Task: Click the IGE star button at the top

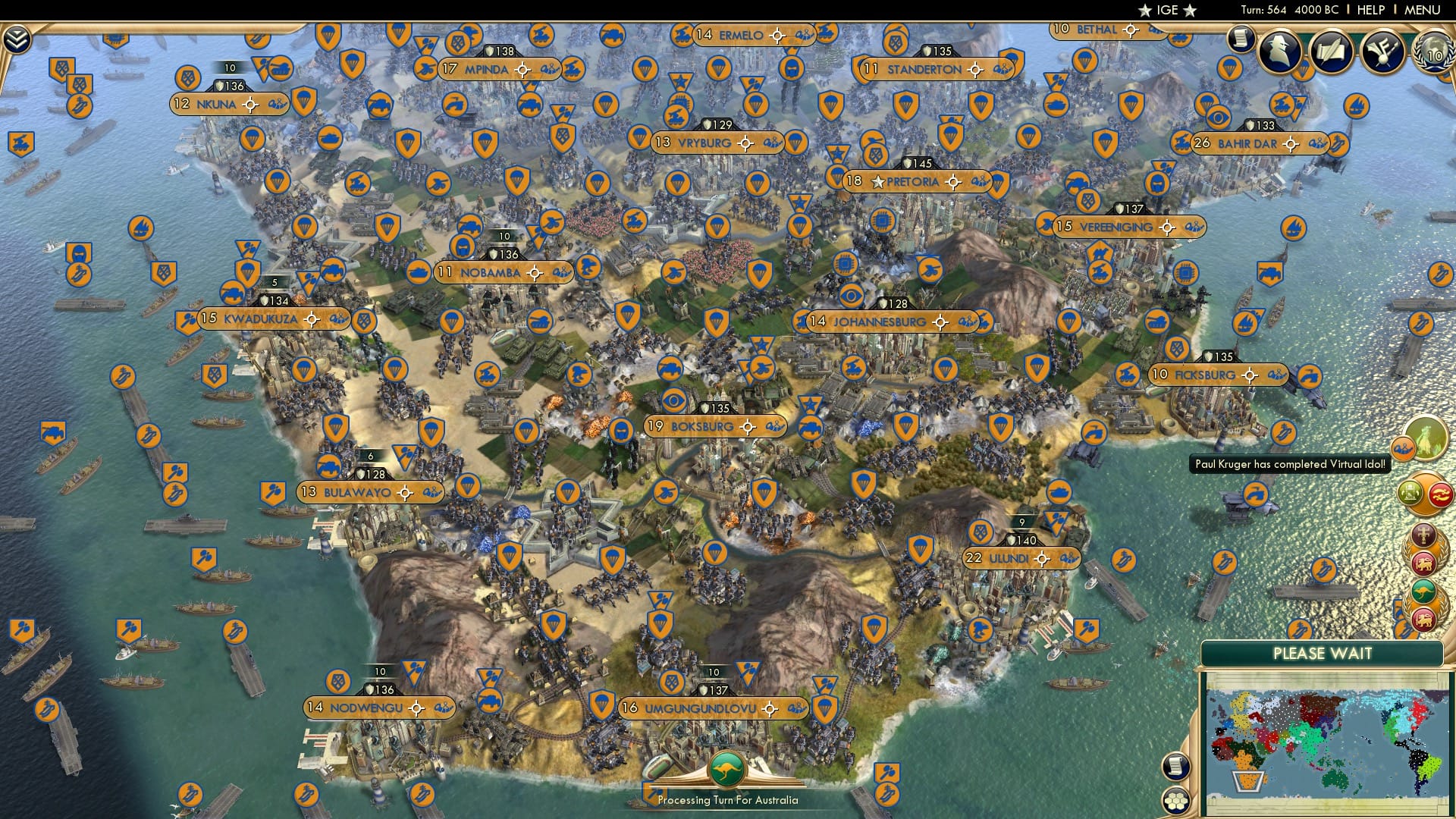Action: point(1168,10)
